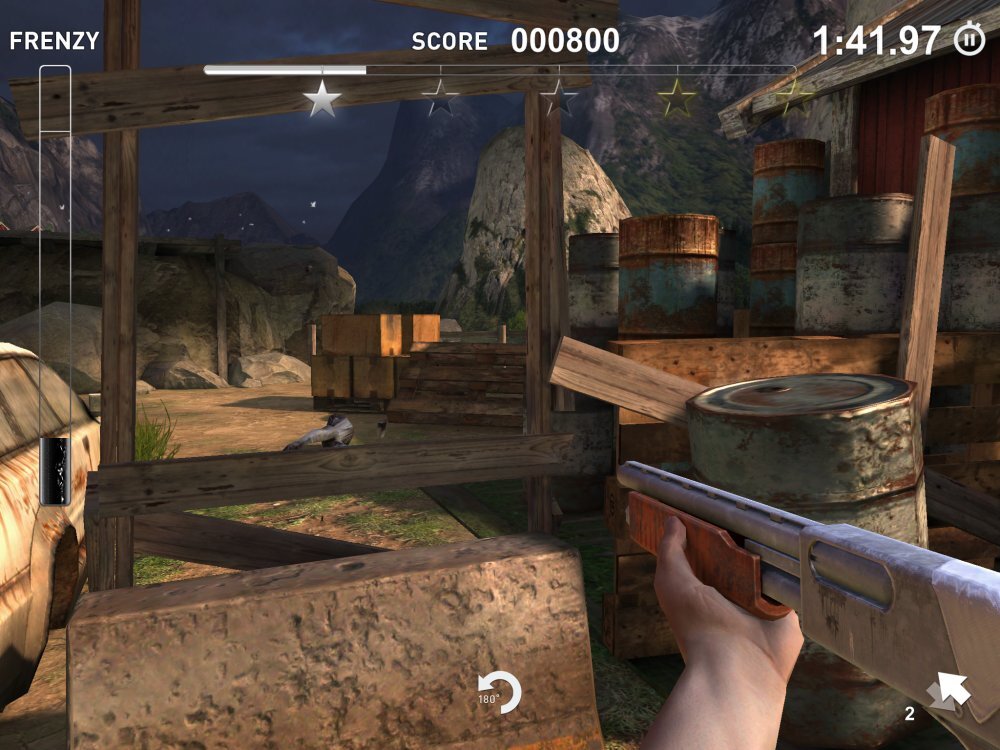Tap the weapon swap arrow icon
Image resolution: width=1000 pixels, height=750 pixels.
coord(948,691)
